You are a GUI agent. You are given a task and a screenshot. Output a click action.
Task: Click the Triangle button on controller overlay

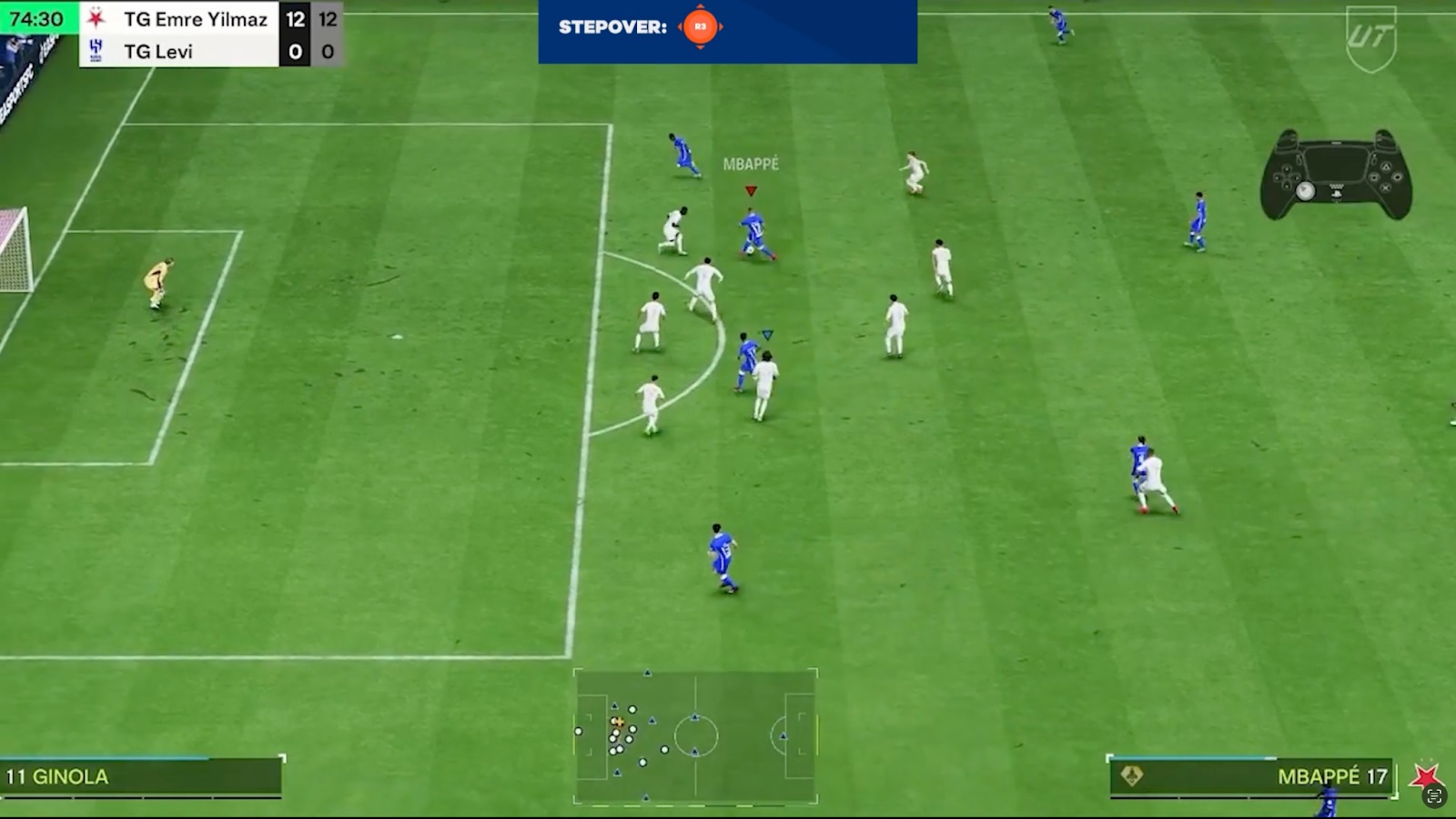point(1387,167)
